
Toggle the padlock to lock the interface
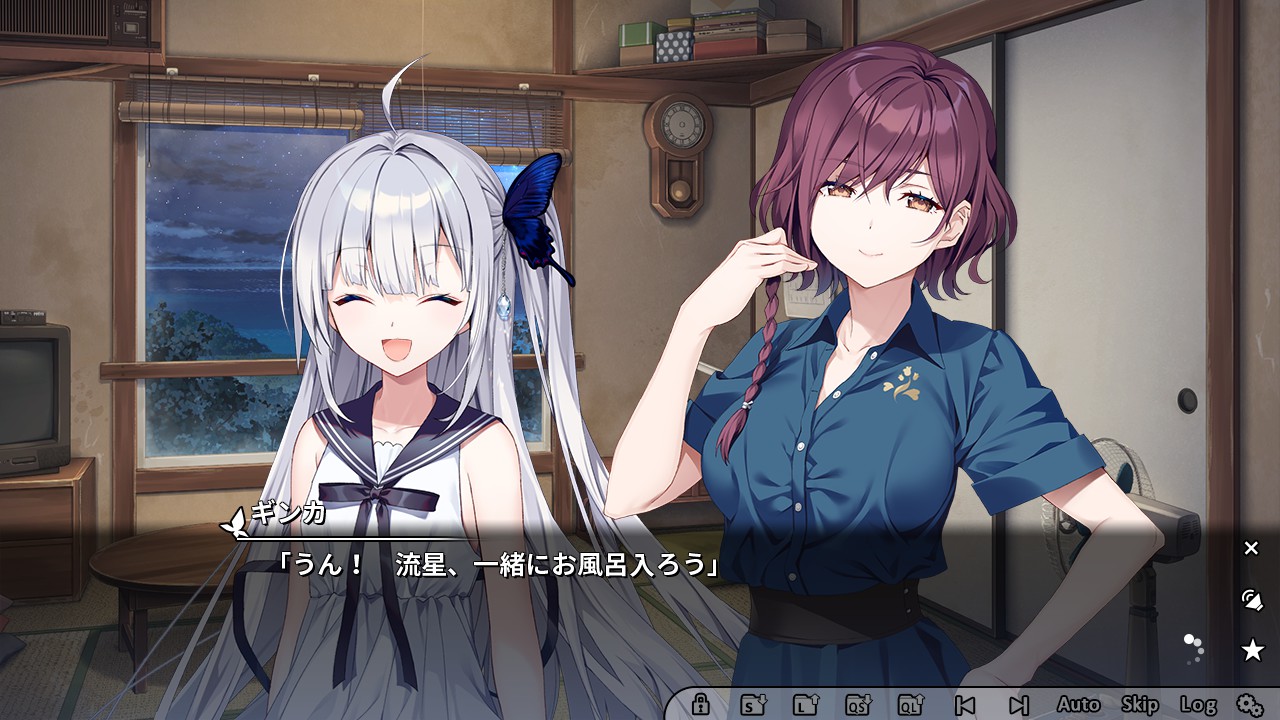pos(699,705)
